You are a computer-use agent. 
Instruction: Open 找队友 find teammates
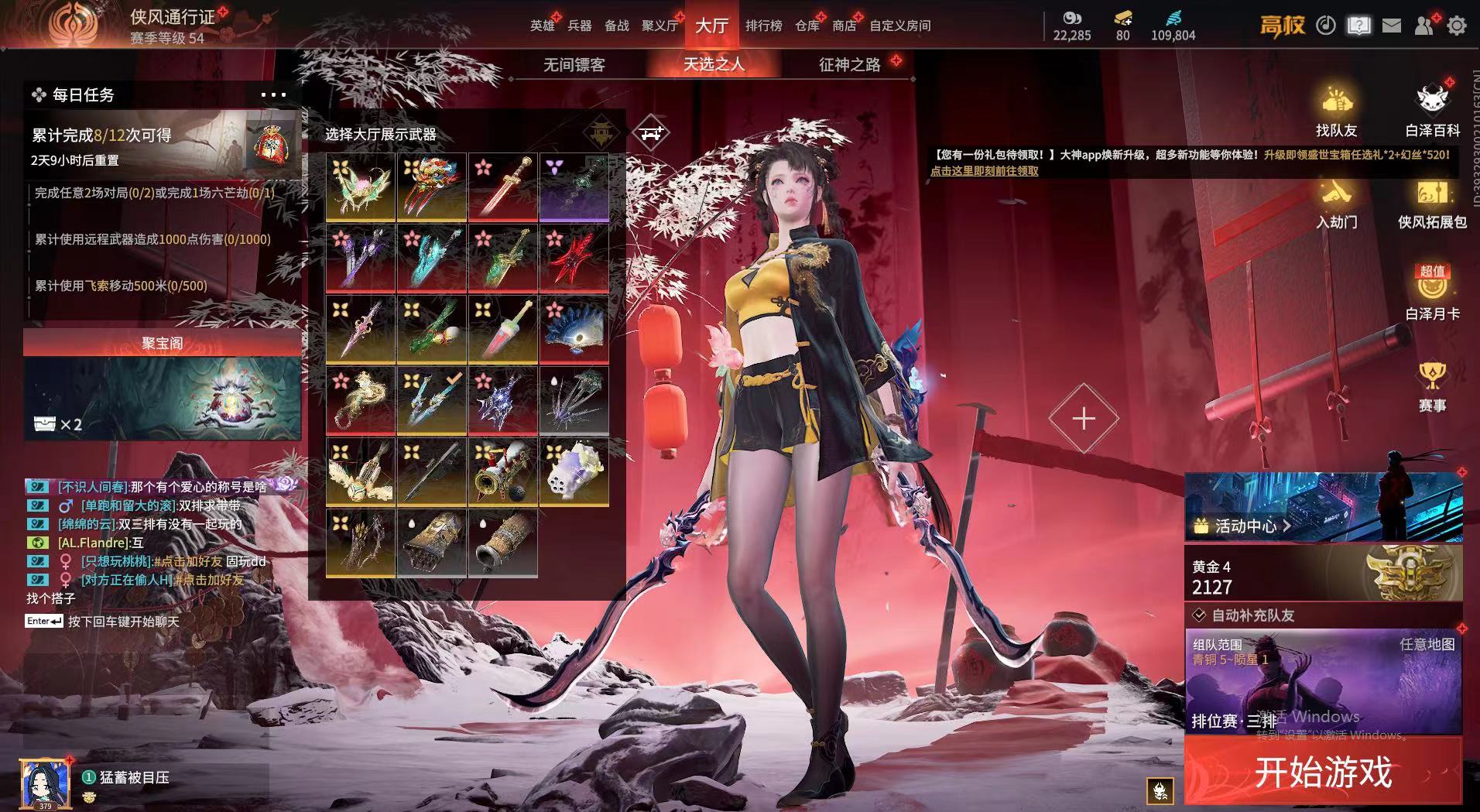1336,111
